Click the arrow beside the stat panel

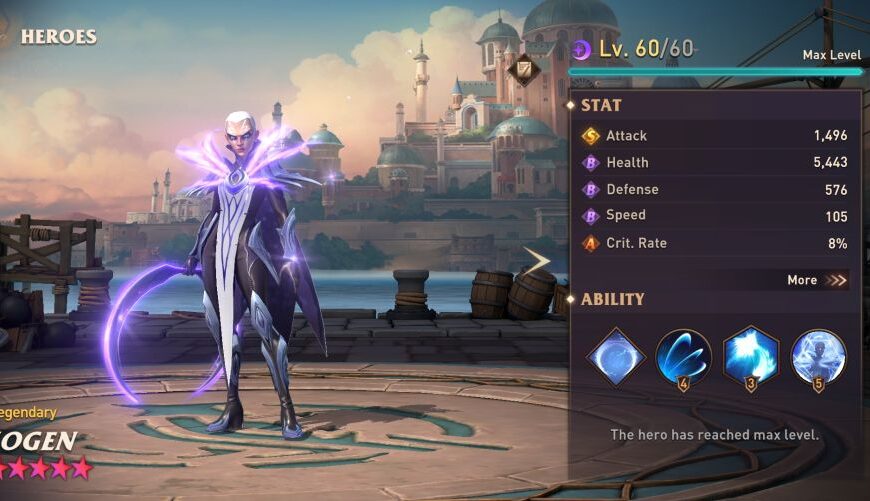pos(539,262)
